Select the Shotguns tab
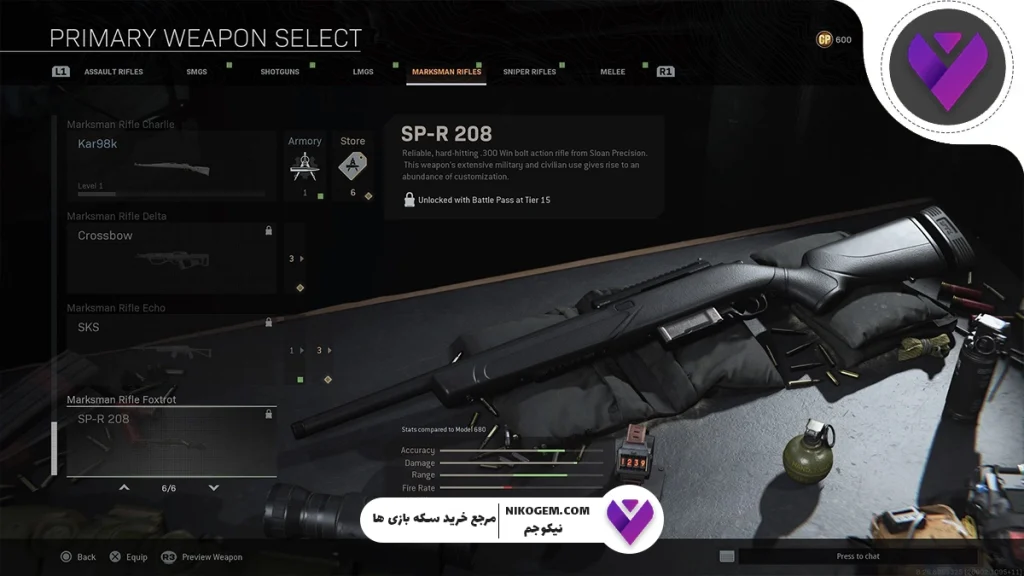The image size is (1024, 576). pyautogui.click(x=279, y=72)
